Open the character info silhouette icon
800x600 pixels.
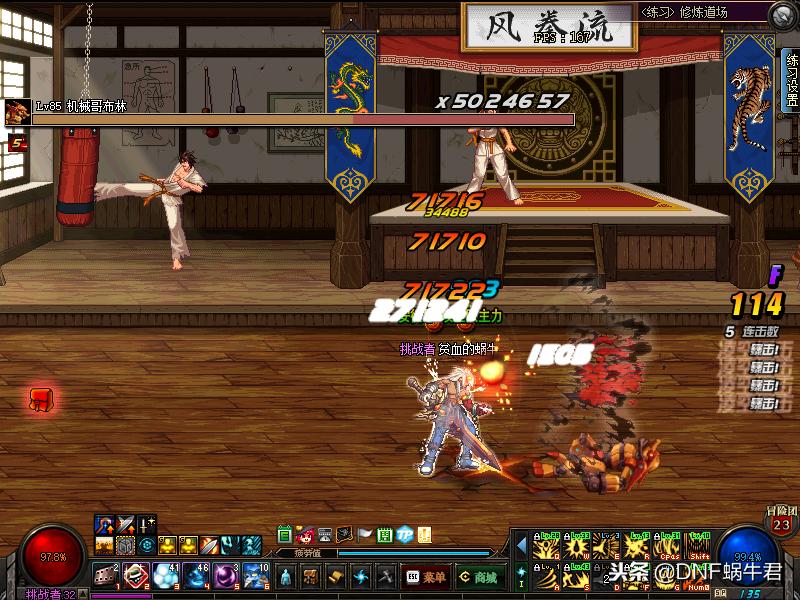pyautogui.click(x=287, y=577)
